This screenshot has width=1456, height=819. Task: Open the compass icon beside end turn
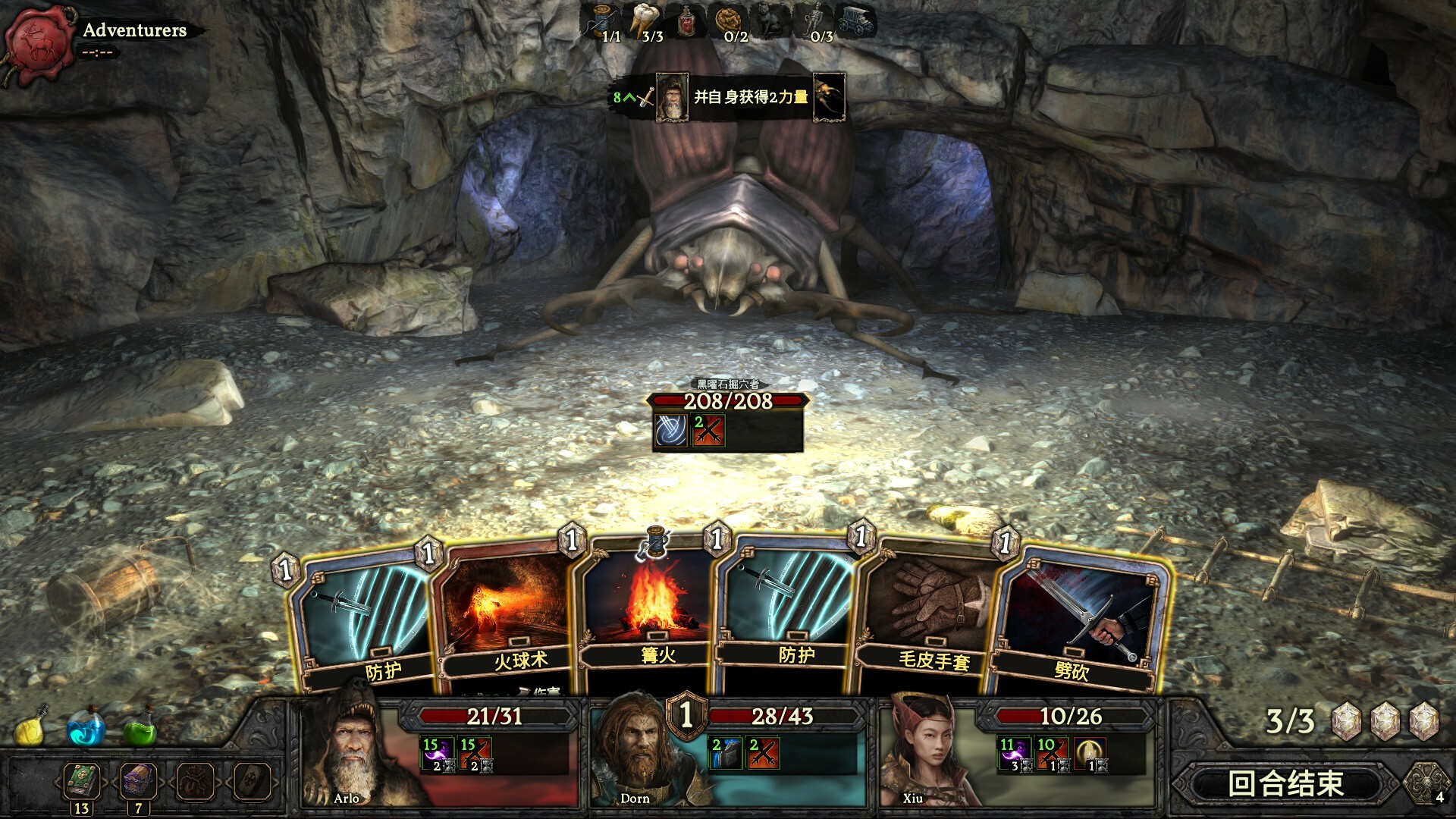coord(1426,783)
